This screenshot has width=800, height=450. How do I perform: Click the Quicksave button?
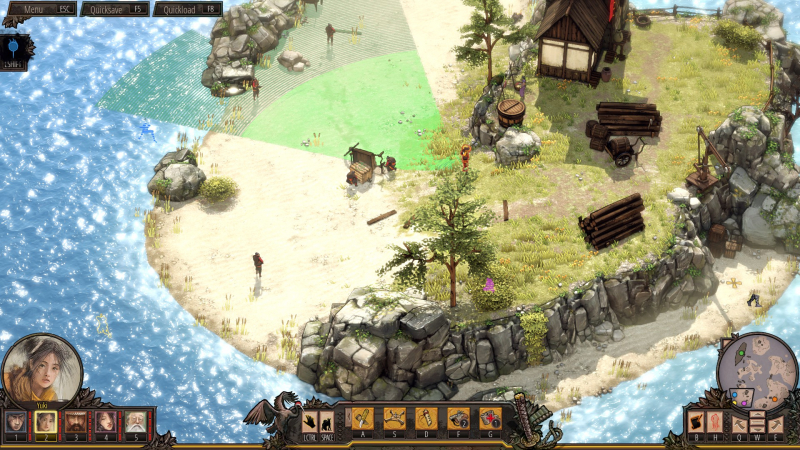pos(113,8)
